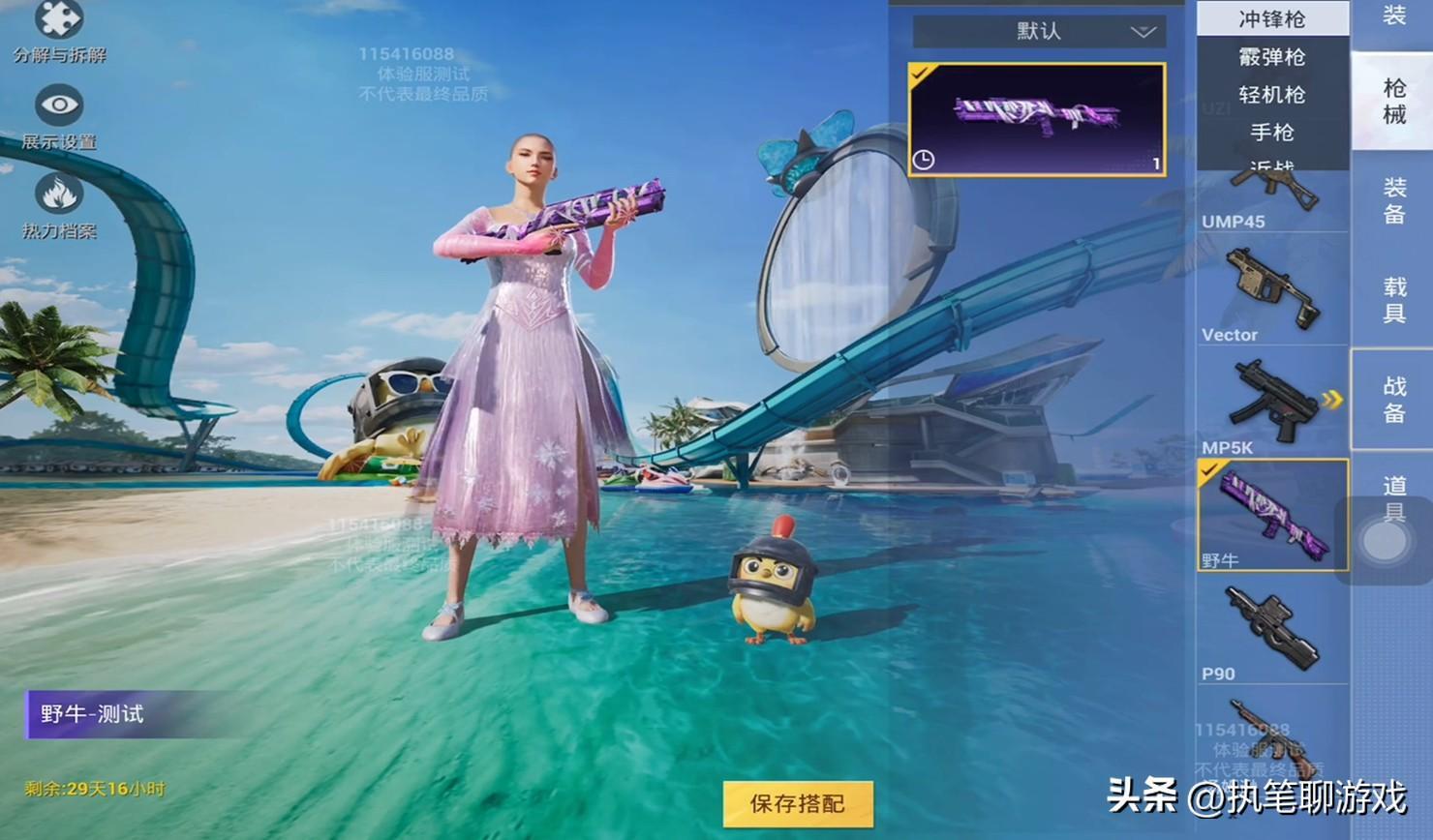Select the P90 weapon entry
1433x840 pixels.
pos(1271,629)
